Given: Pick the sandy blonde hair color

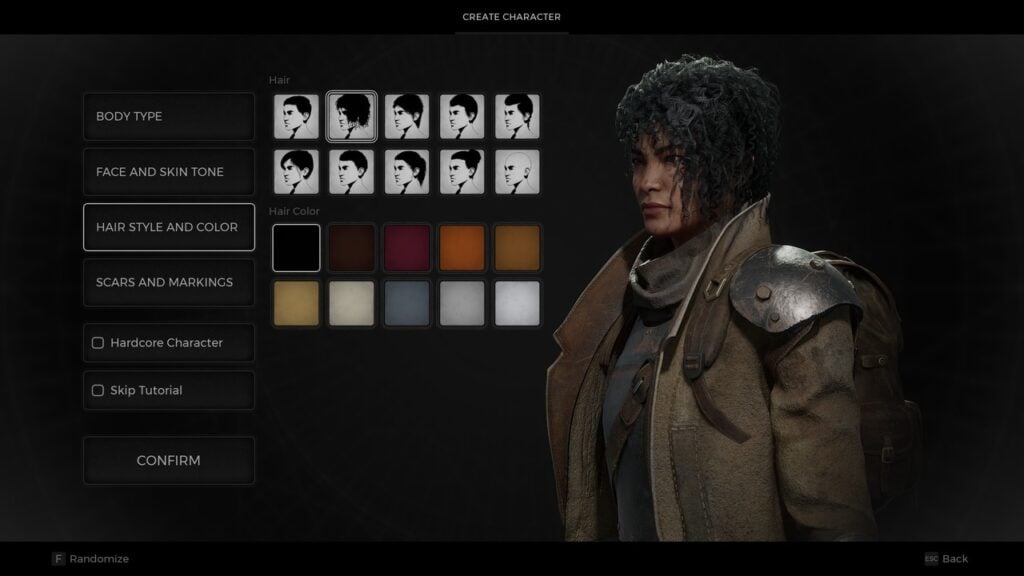Looking at the screenshot, I should [297, 303].
